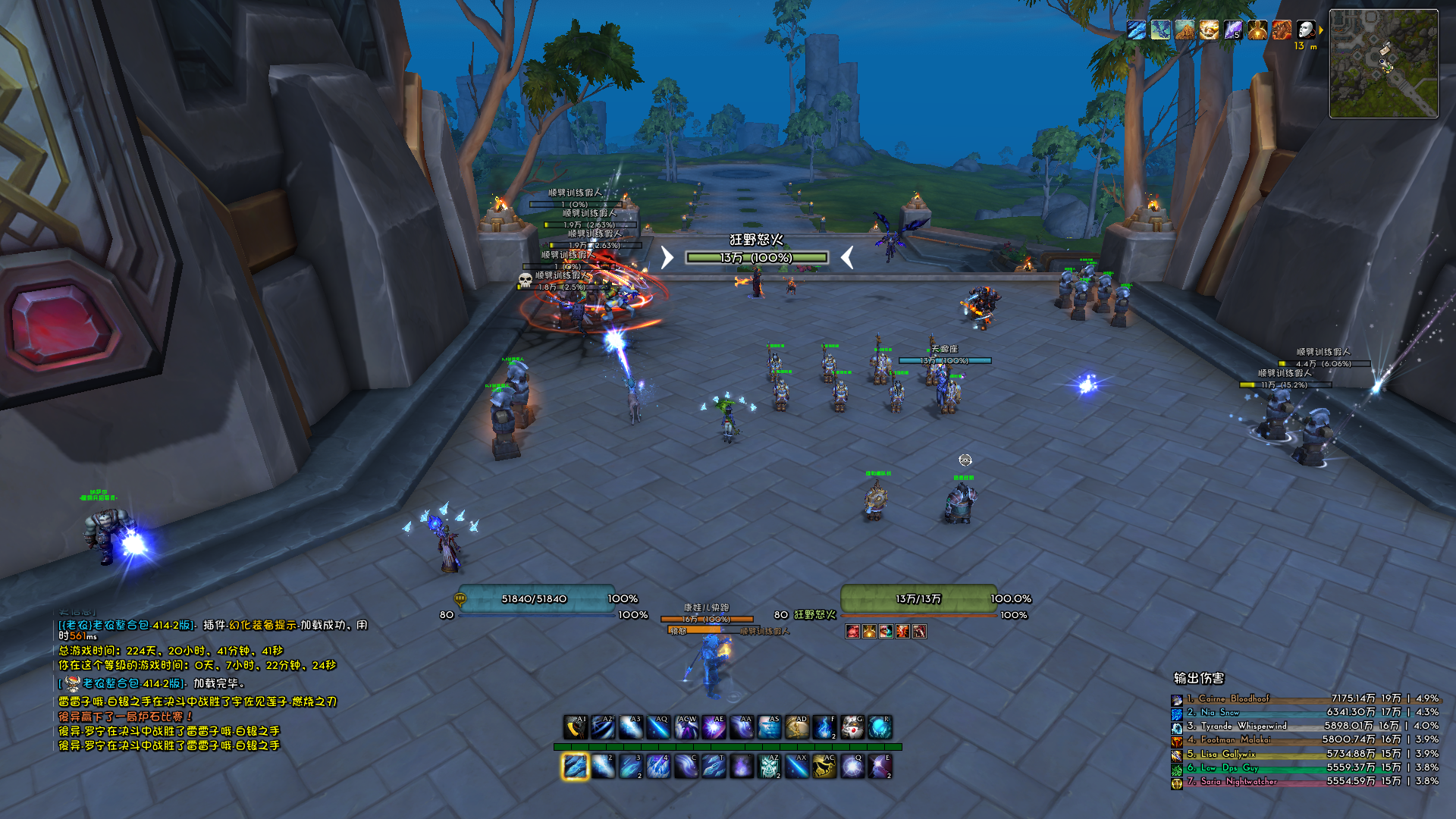Use the black-and-gold item bound to A1
The image size is (1456, 819).
[575, 728]
